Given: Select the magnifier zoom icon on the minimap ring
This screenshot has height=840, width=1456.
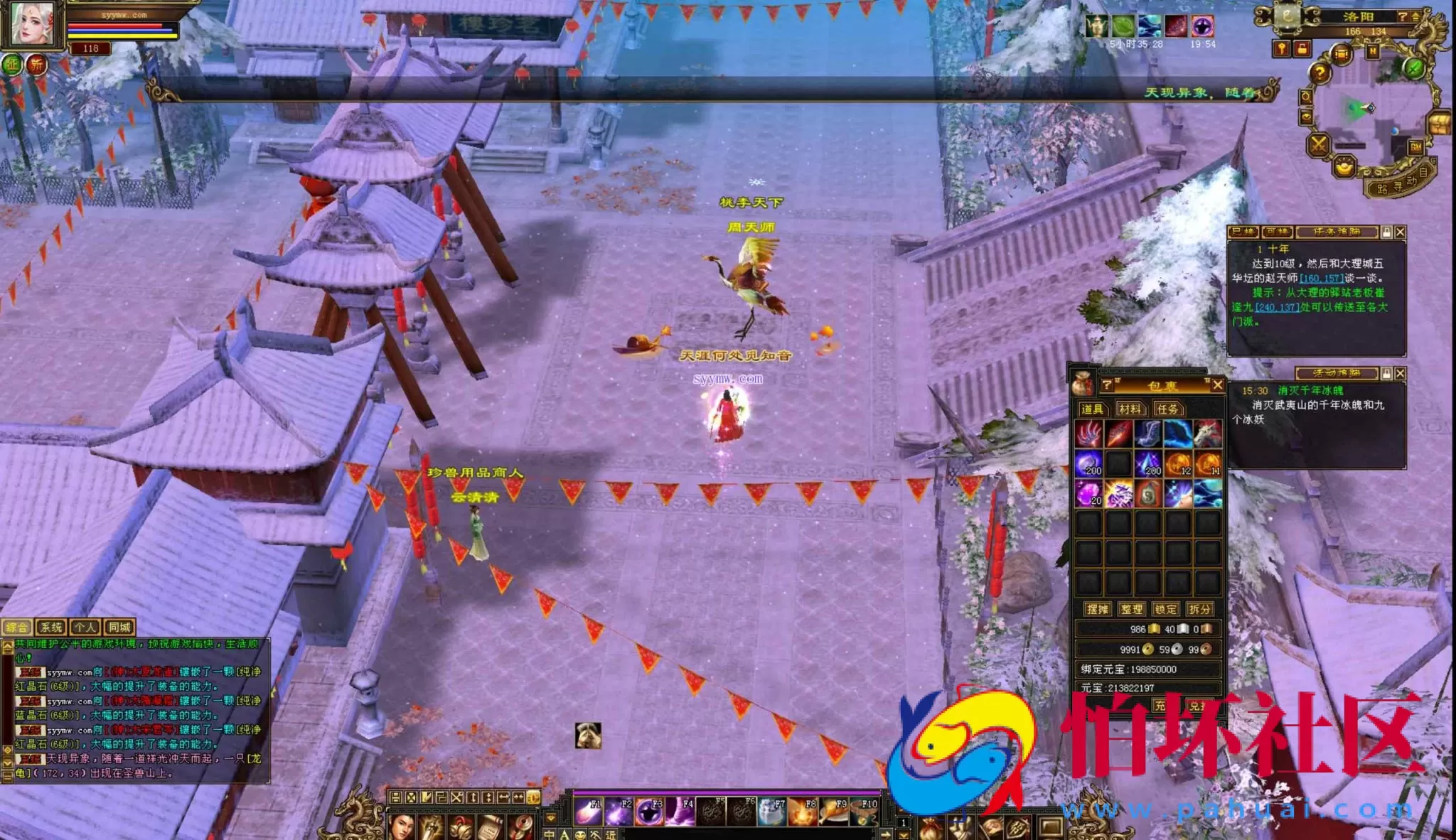Looking at the screenshot, I should pyautogui.click(x=1307, y=96).
